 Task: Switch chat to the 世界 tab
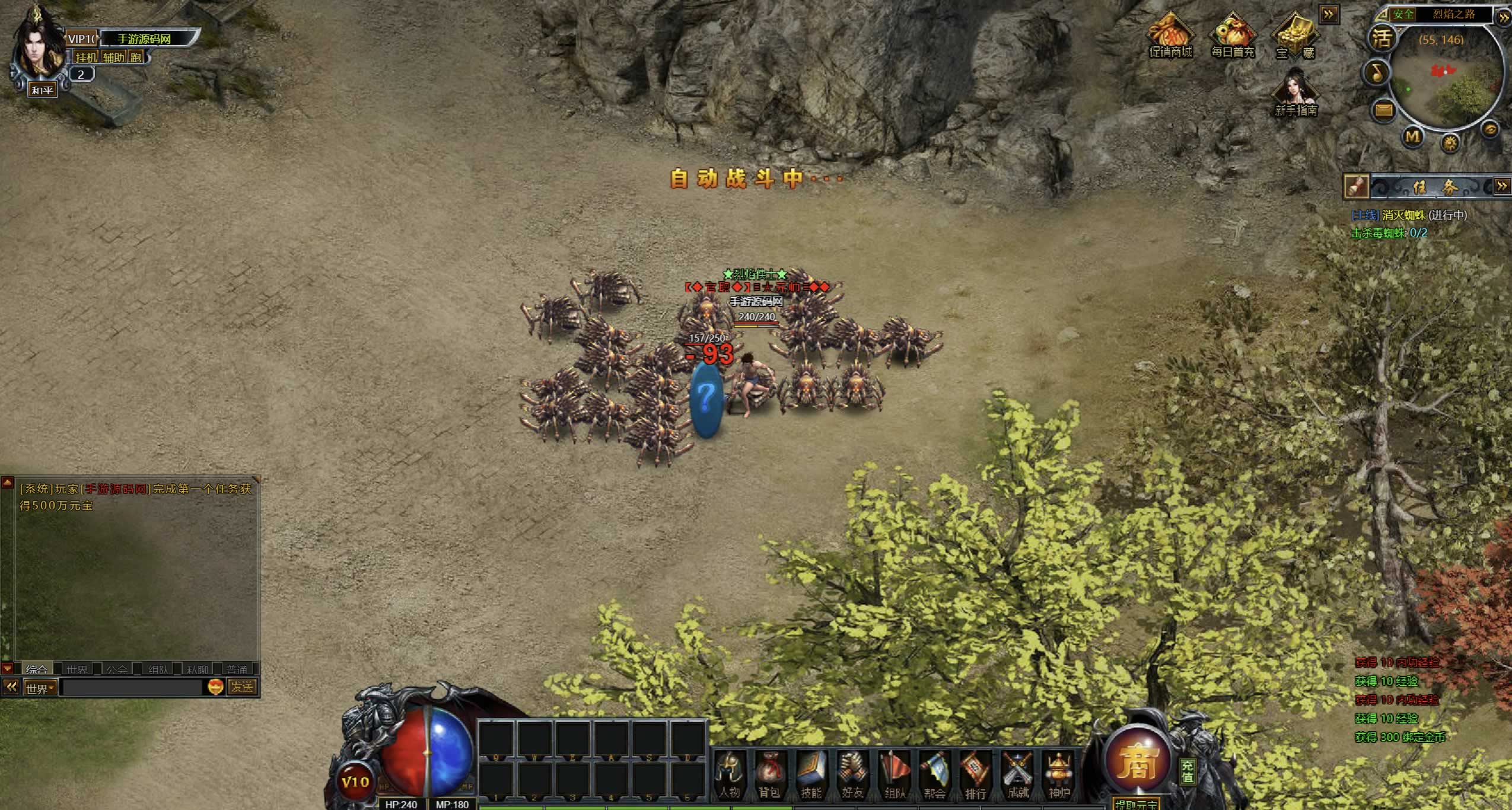click(77, 669)
